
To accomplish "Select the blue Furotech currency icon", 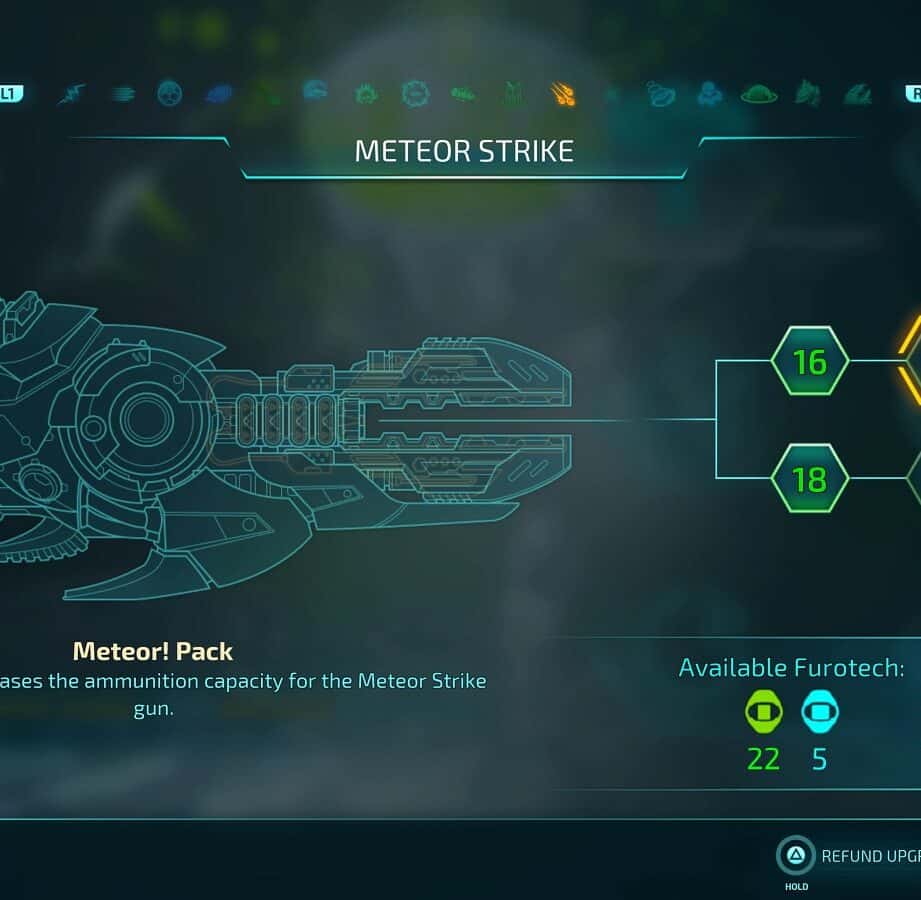I will (x=820, y=713).
